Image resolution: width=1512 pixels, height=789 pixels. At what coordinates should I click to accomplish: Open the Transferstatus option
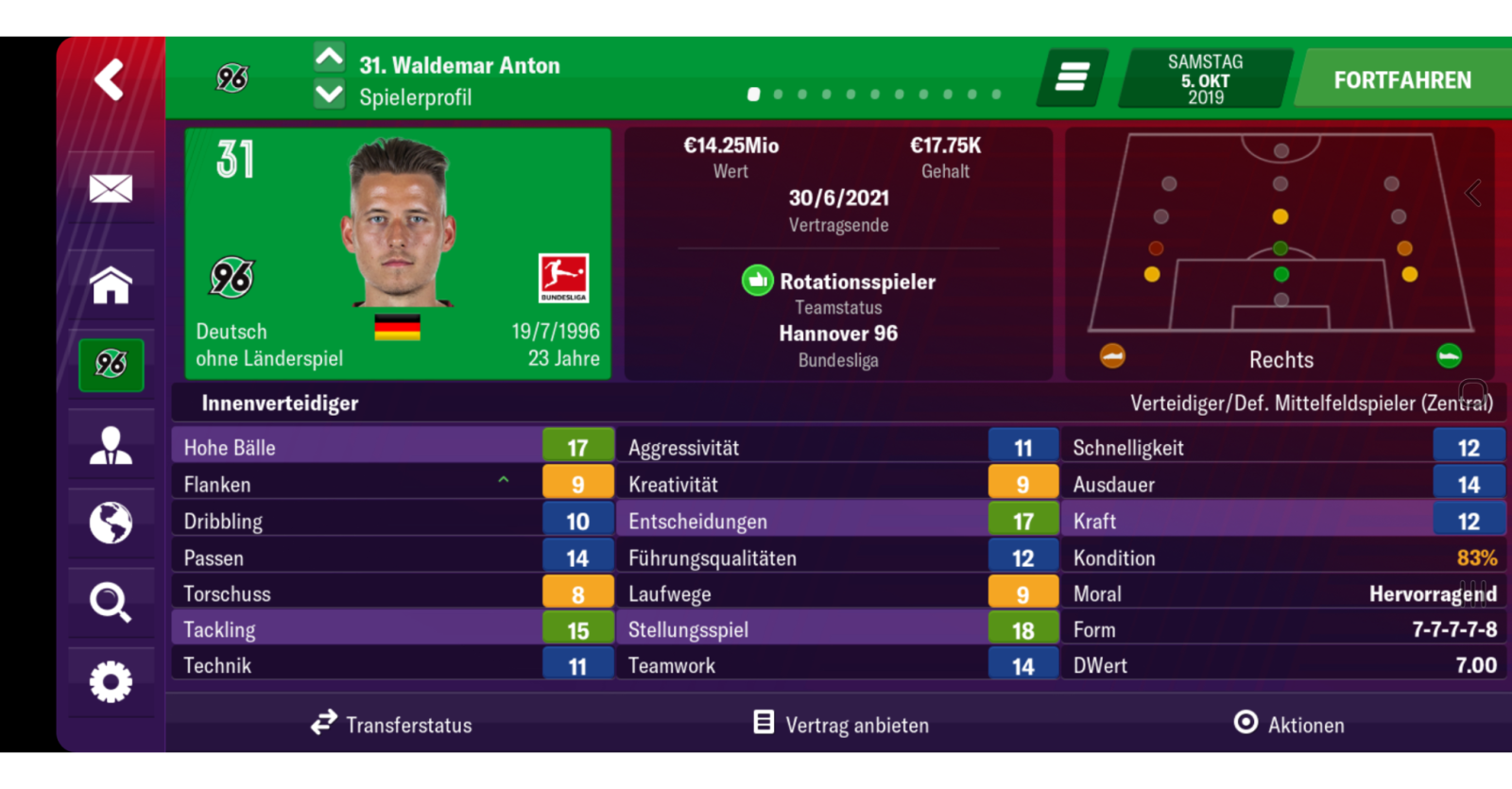pyautogui.click(x=391, y=725)
